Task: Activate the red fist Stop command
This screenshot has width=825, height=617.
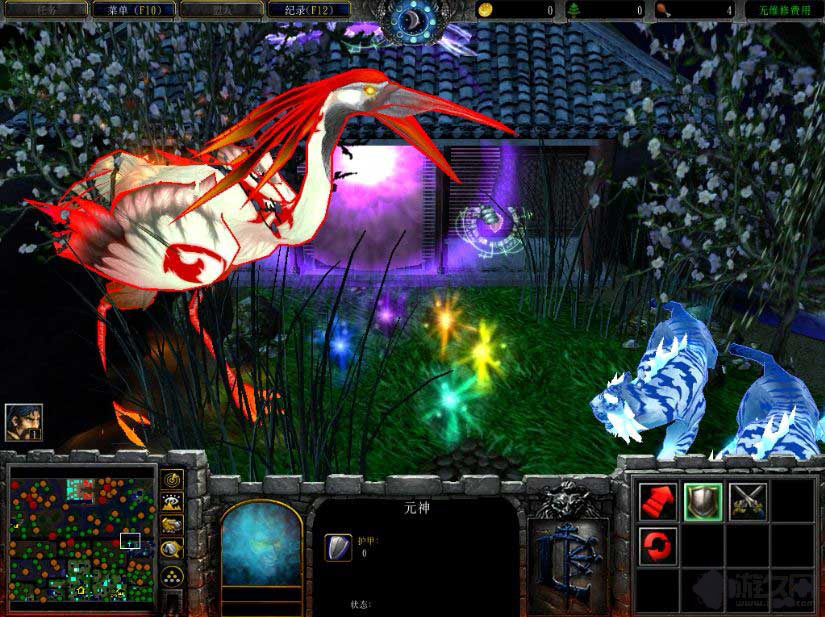Action: [658, 500]
